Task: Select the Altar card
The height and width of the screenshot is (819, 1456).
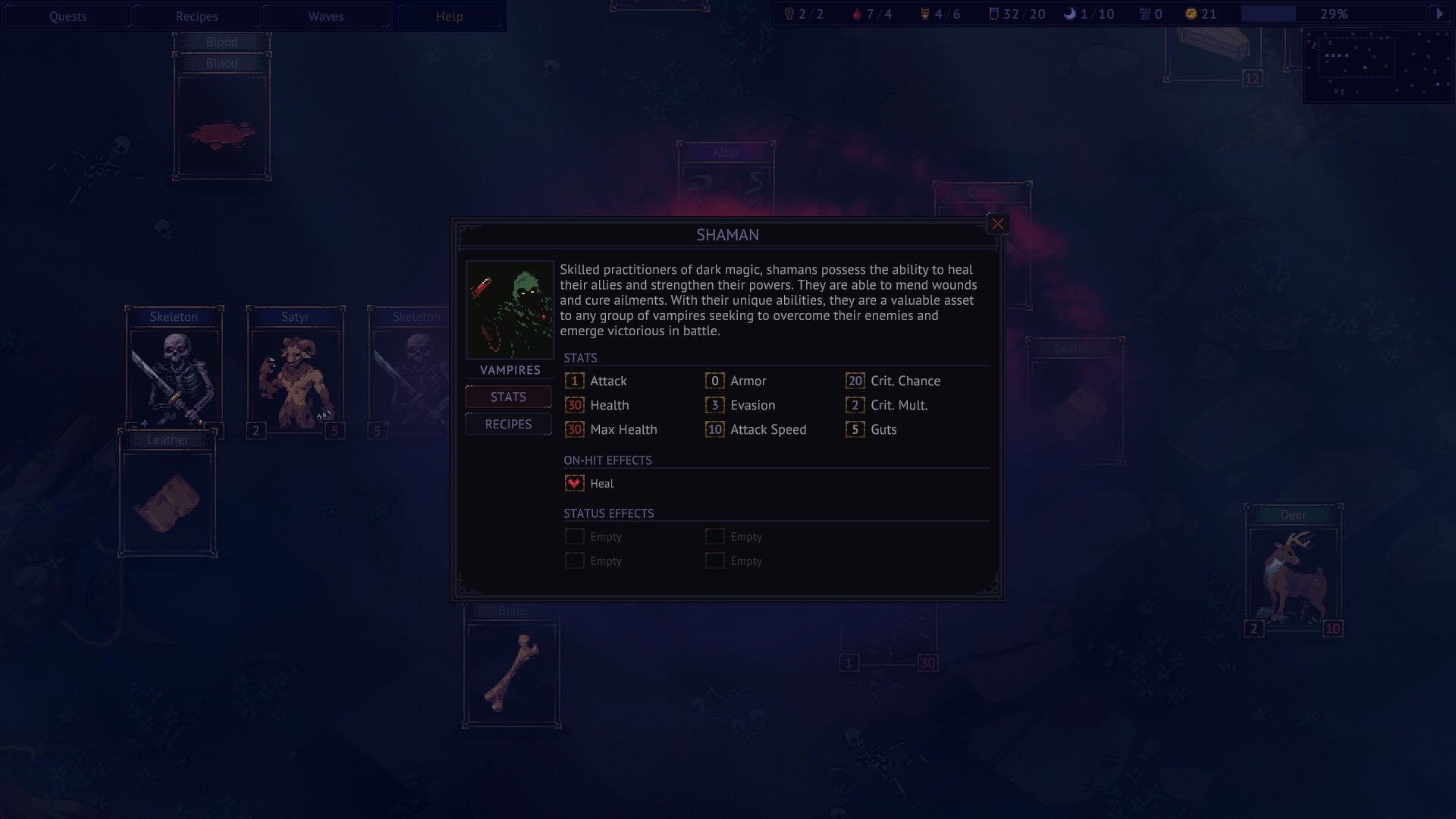Action: coord(726,178)
